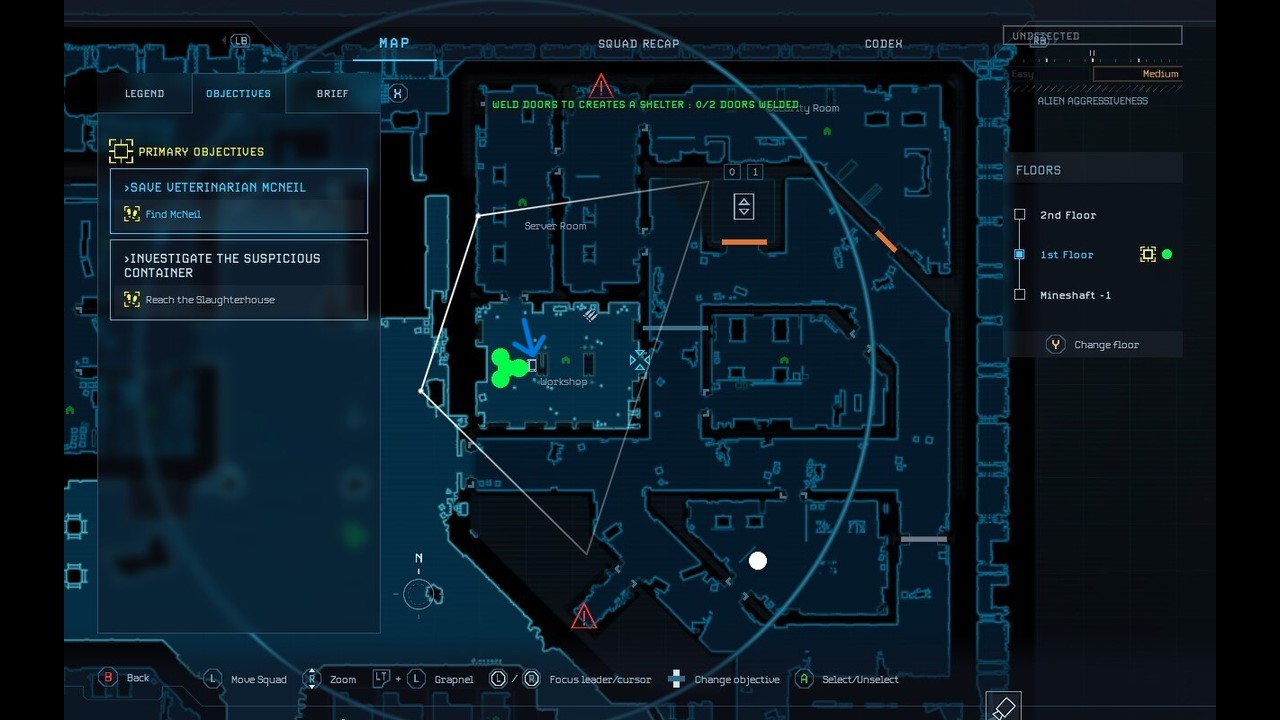The width and height of the screenshot is (1280, 720).
Task: Click the yellow tracking icon beside 1st Floor
Action: point(1148,254)
